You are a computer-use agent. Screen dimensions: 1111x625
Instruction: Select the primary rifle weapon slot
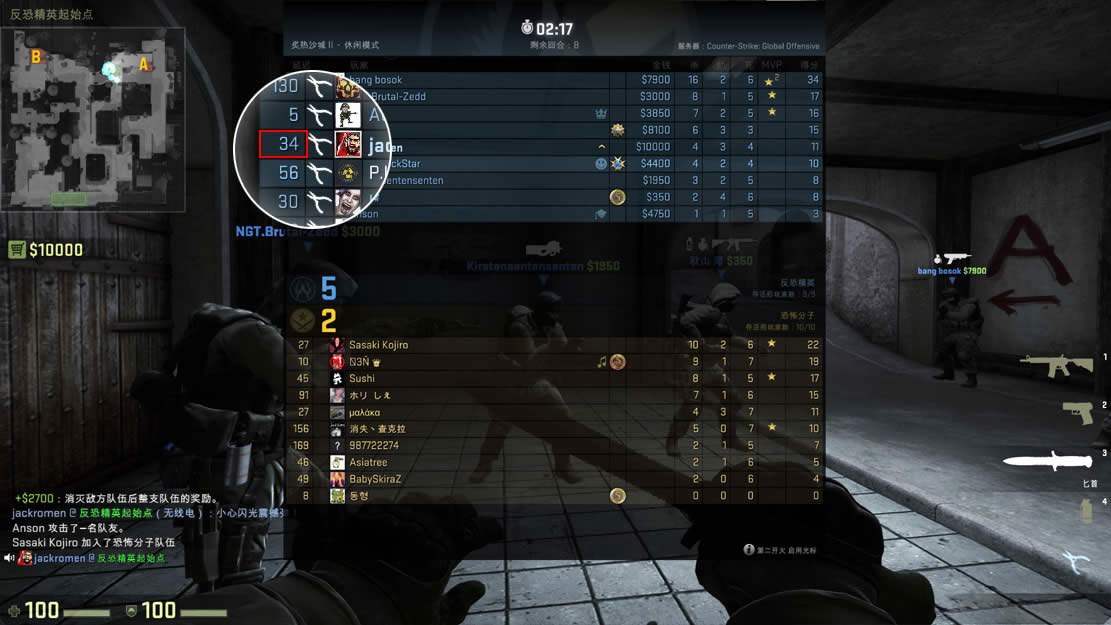click(x=1056, y=365)
